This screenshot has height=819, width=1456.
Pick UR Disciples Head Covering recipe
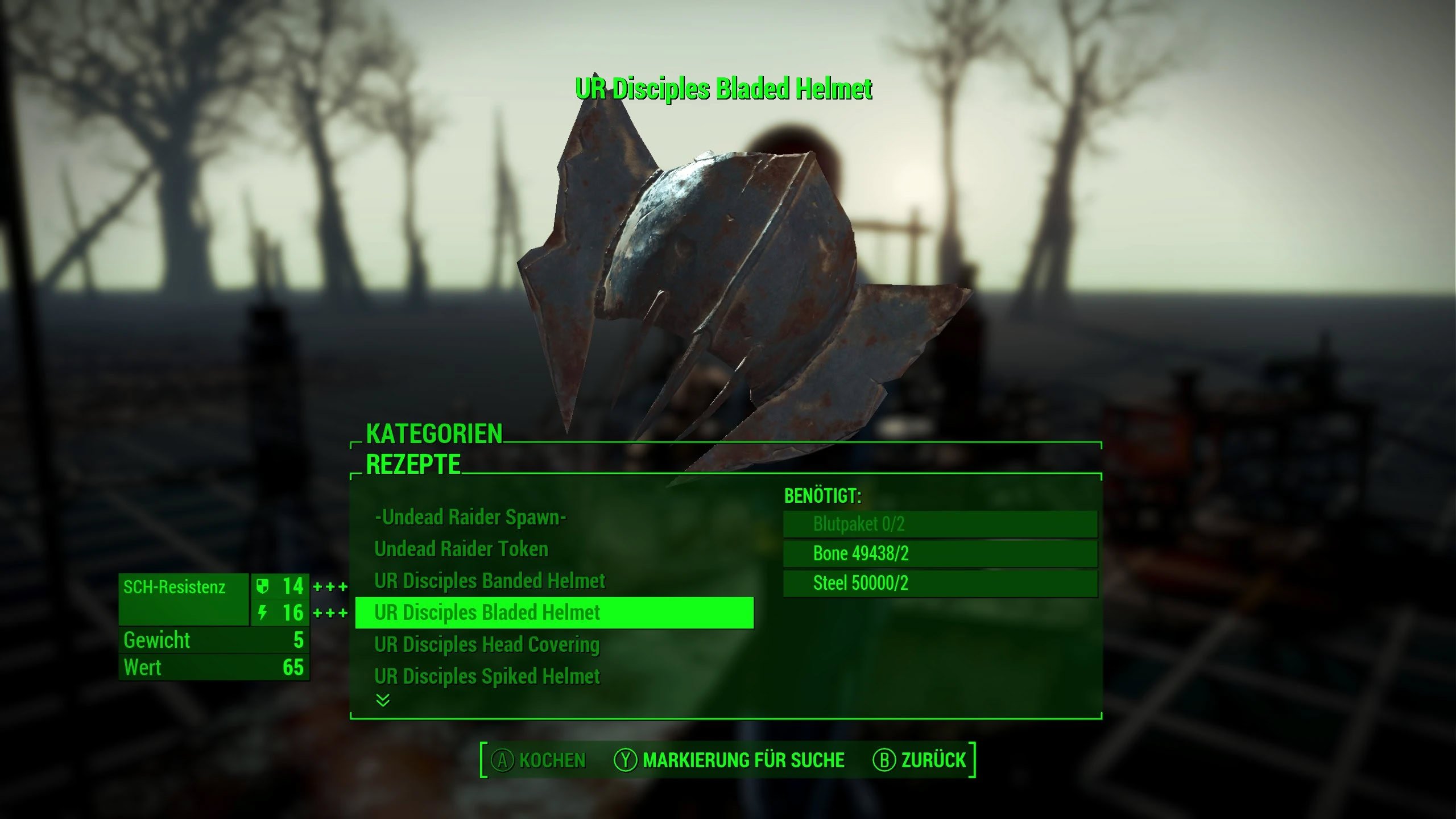tap(487, 644)
